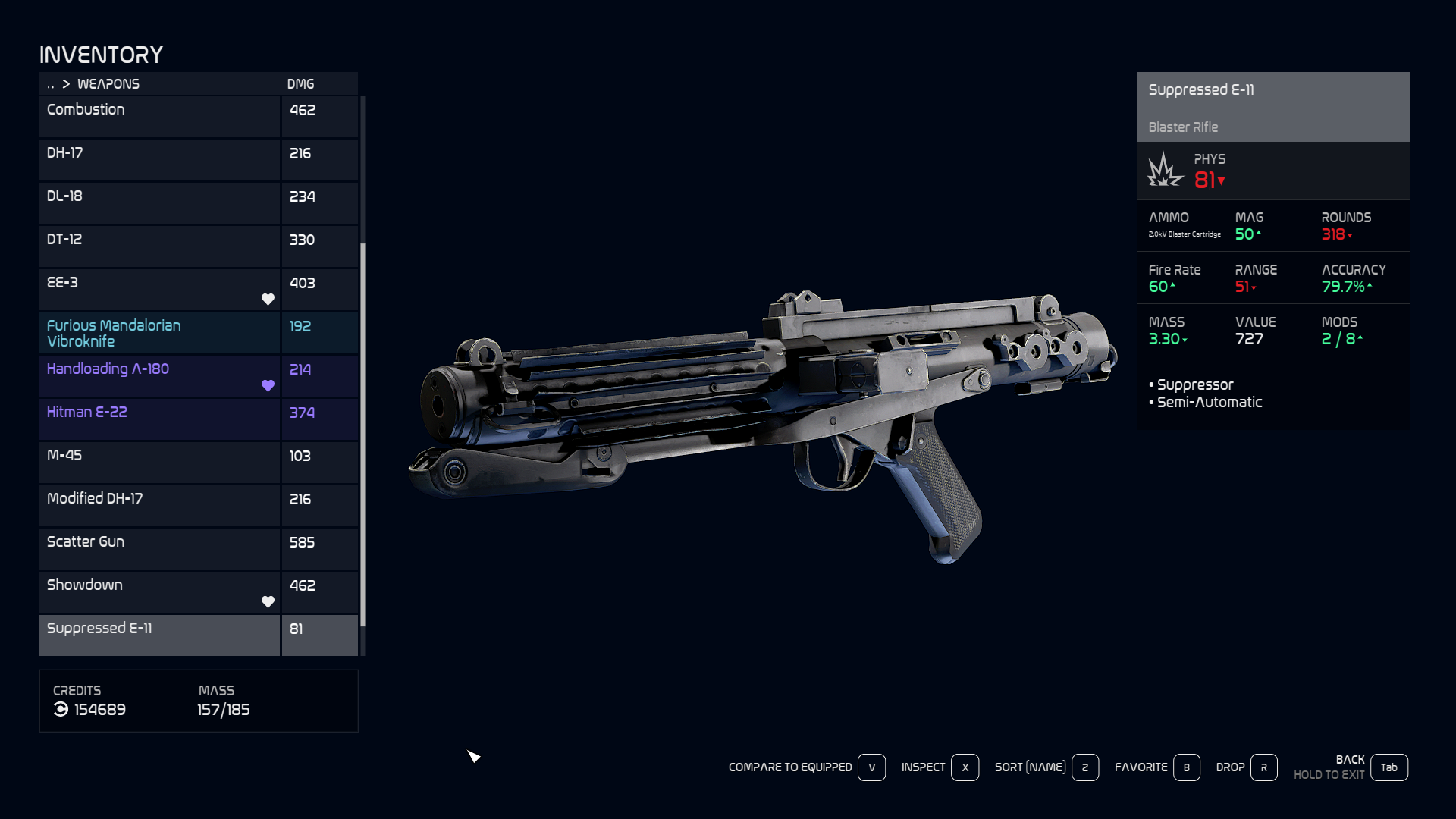
Task: Go Back from the inventory
Action: [1389, 767]
